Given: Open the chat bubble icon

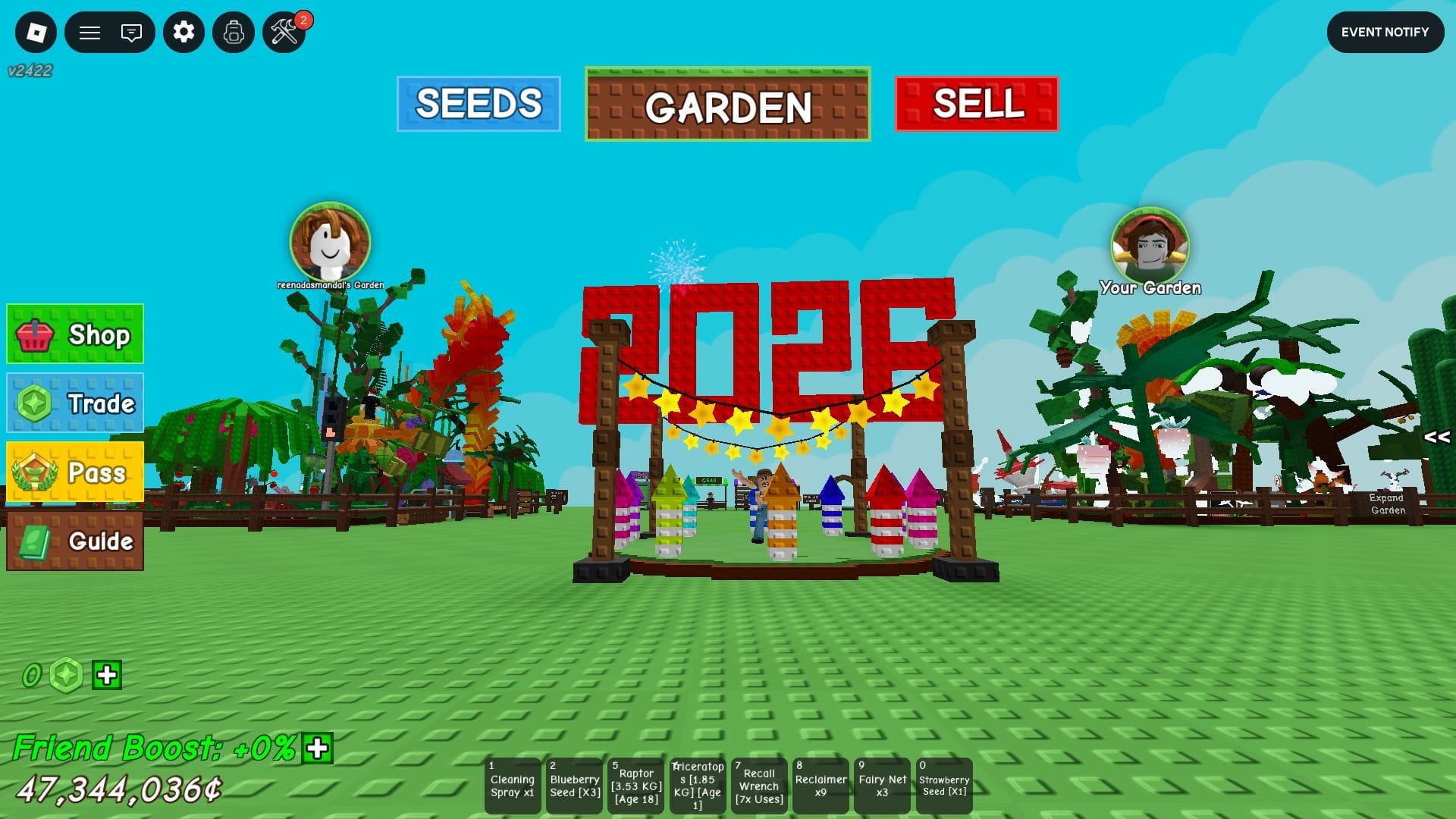Looking at the screenshot, I should 130,33.
